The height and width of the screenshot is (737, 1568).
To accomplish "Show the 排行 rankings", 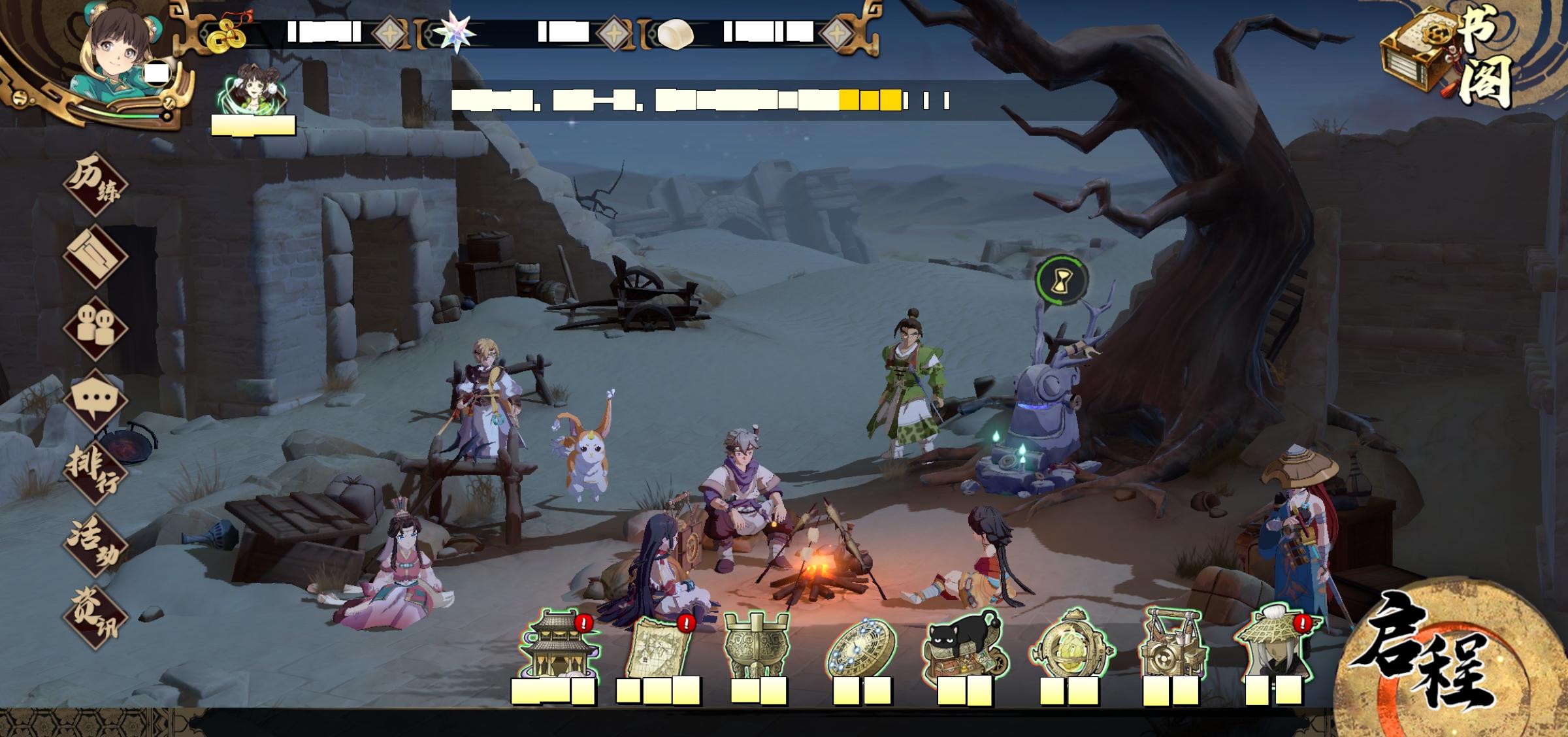I will 95,471.
